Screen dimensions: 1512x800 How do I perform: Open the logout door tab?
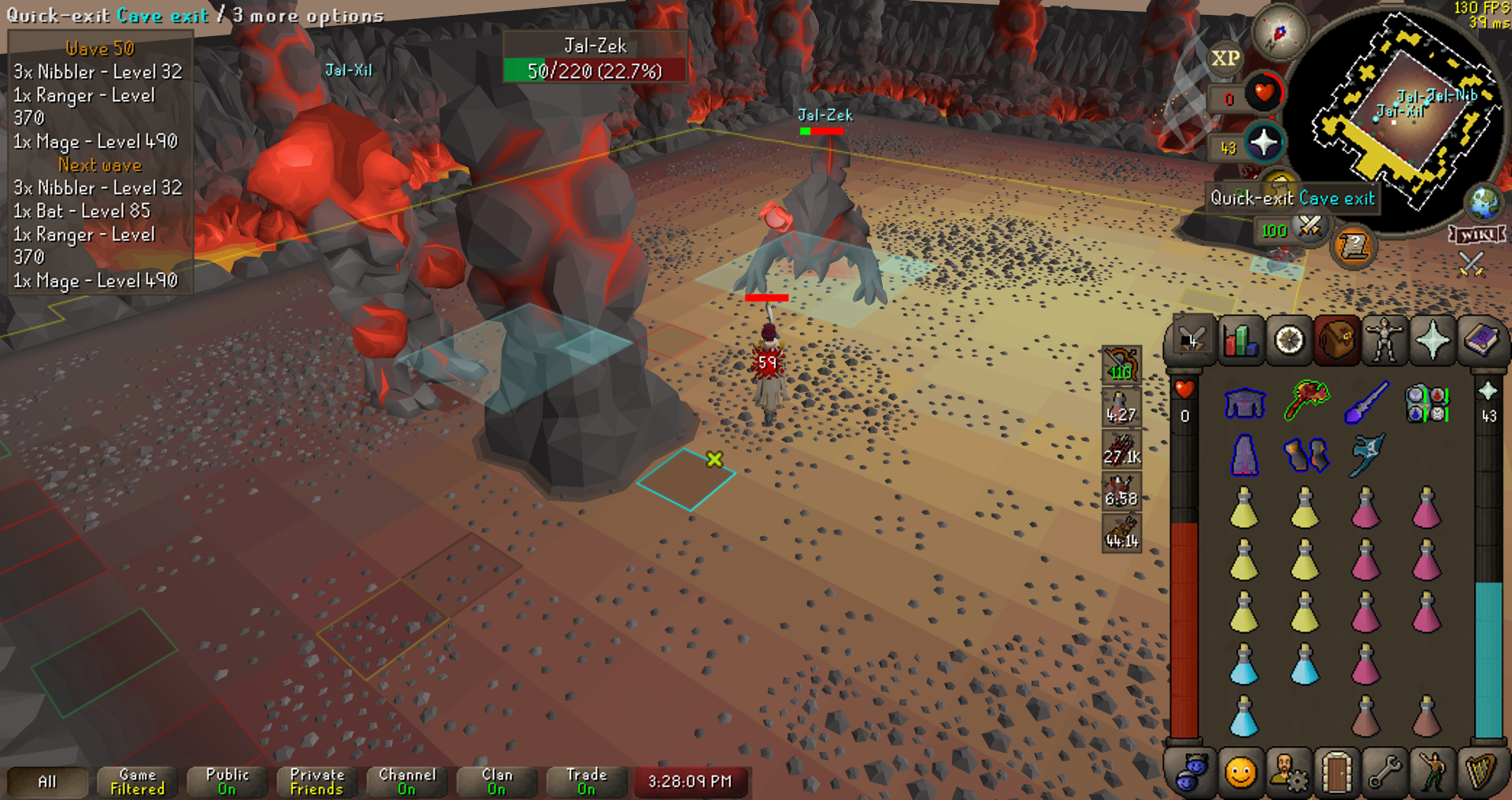(x=1336, y=772)
